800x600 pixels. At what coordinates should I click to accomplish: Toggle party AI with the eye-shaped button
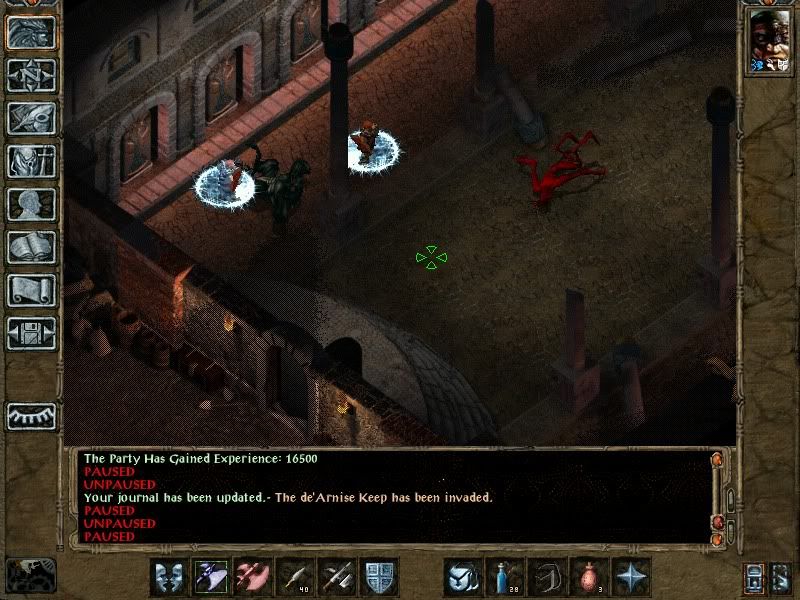31,416
